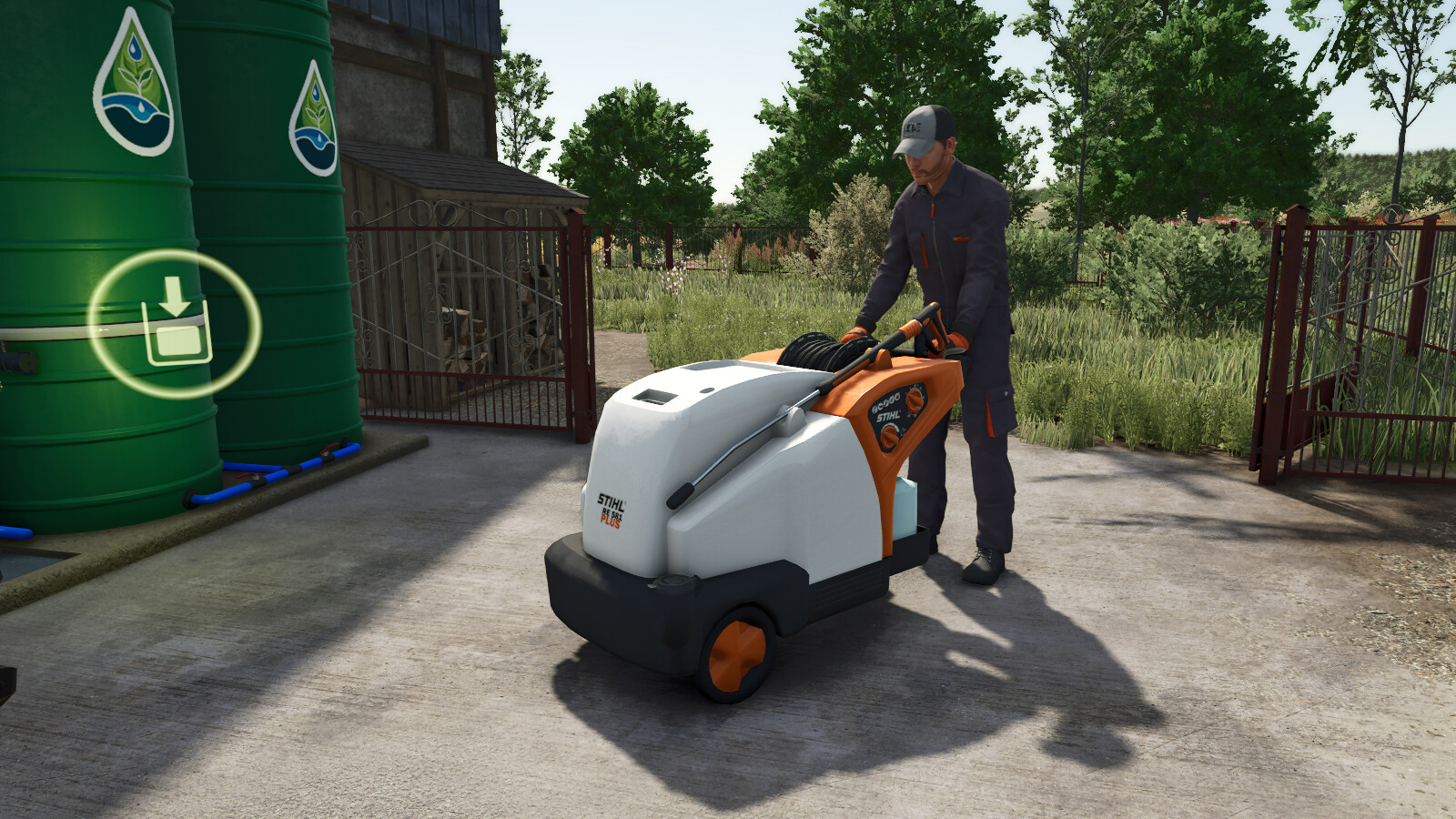Select the STIHL logo on the control panel
The width and height of the screenshot is (1456, 819).
[x=889, y=416]
